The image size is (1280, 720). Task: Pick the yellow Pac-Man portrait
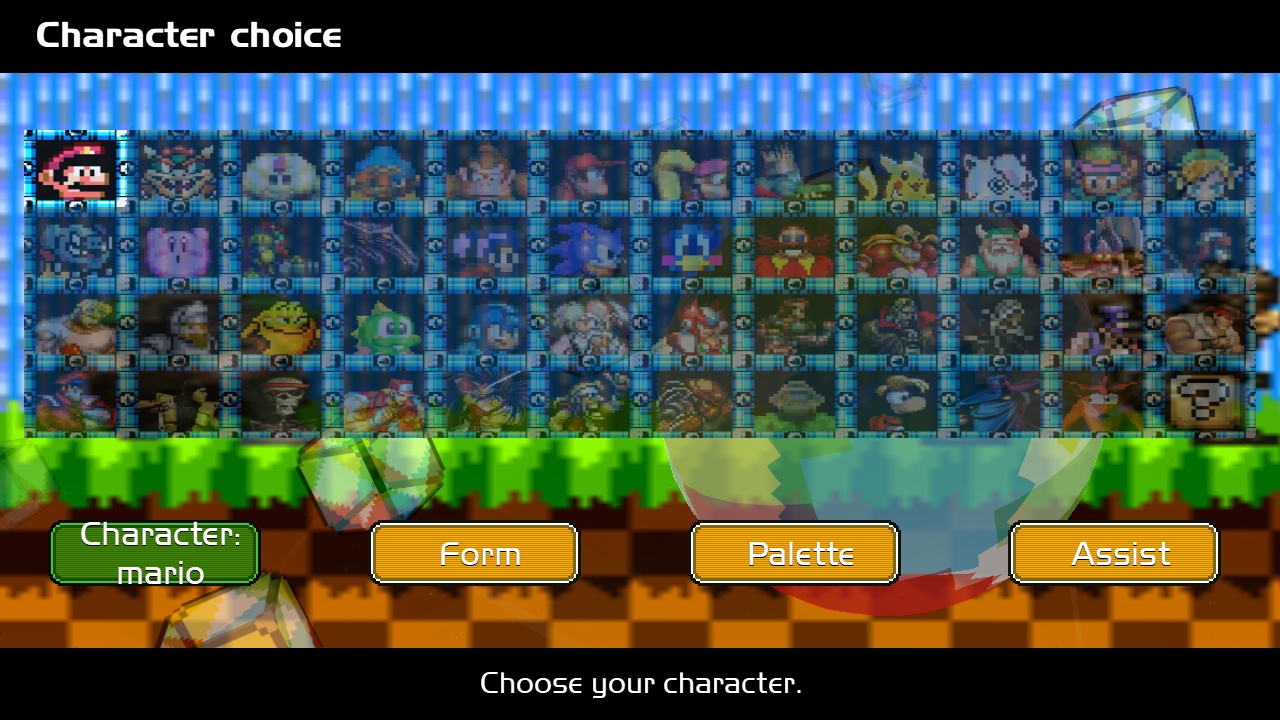click(281, 323)
